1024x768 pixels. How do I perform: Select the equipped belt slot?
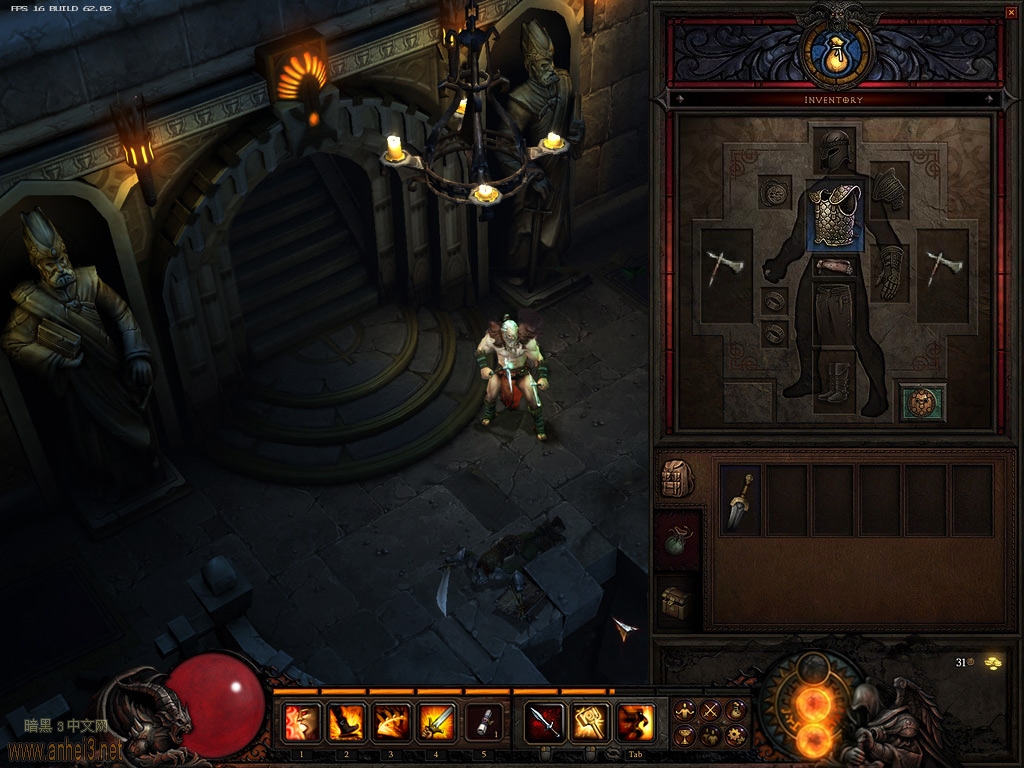coord(833,267)
